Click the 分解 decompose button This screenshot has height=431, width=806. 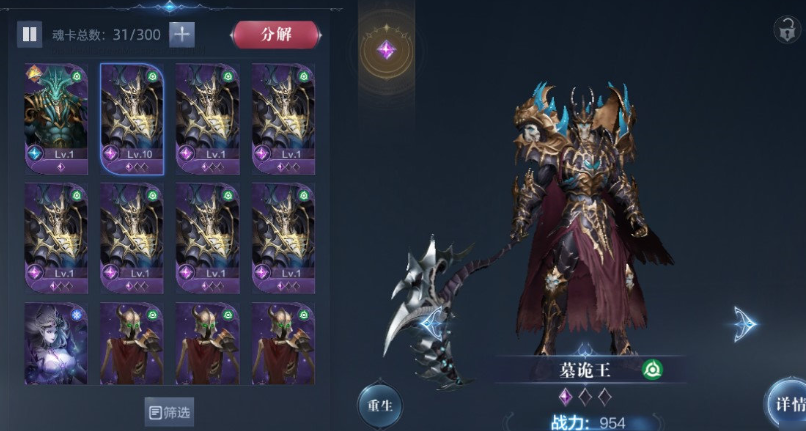point(275,34)
